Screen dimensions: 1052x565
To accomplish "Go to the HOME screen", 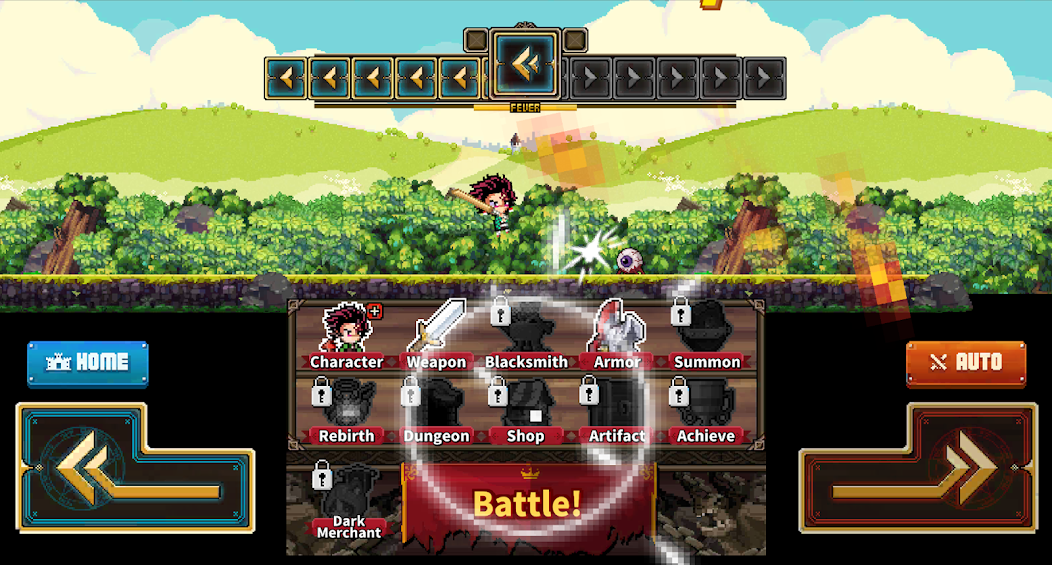I will coord(88,363).
